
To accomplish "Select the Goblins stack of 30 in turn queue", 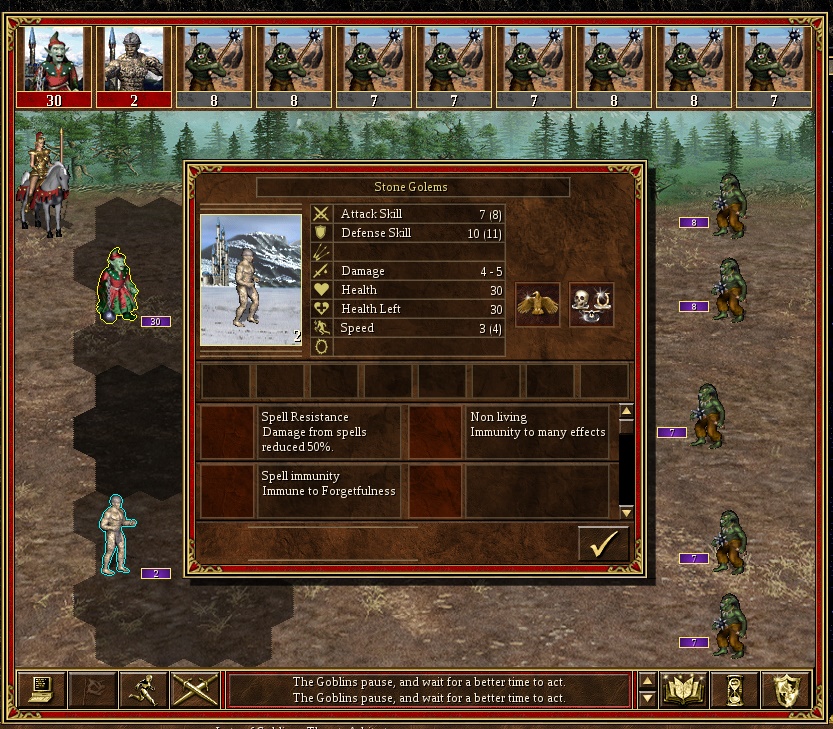I will 54,67.
